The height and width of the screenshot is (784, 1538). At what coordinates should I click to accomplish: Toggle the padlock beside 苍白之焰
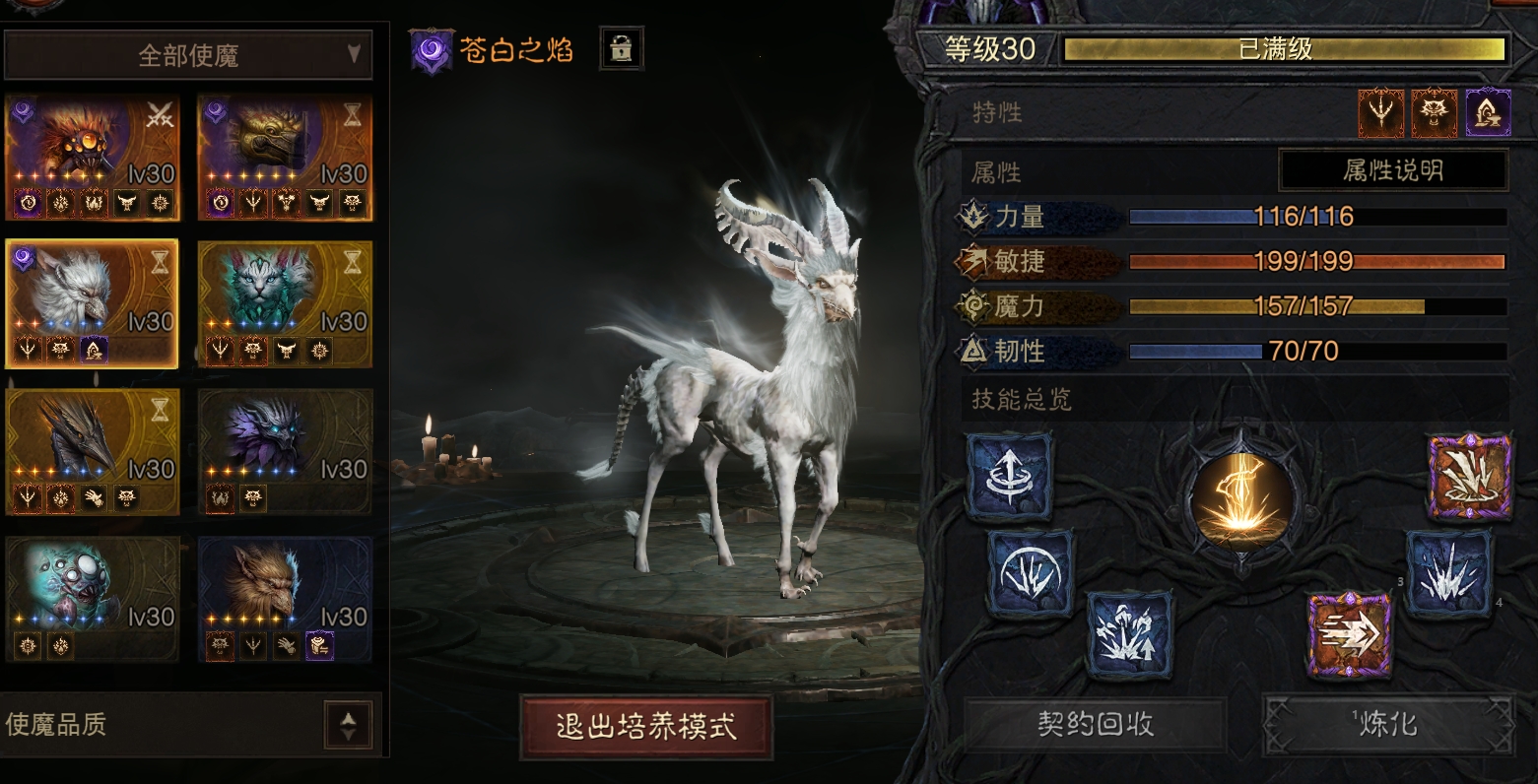(621, 48)
